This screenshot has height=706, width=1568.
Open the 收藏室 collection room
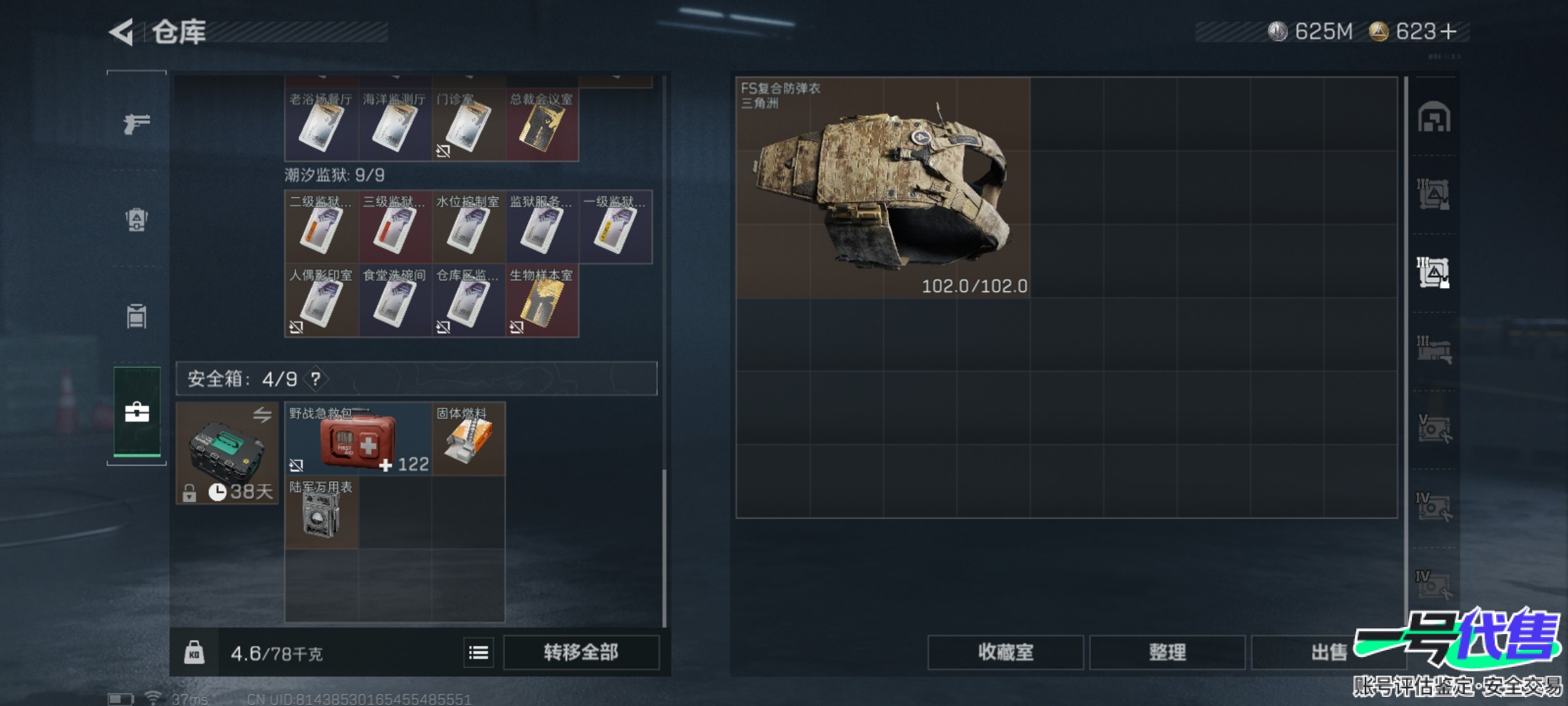pos(1005,652)
